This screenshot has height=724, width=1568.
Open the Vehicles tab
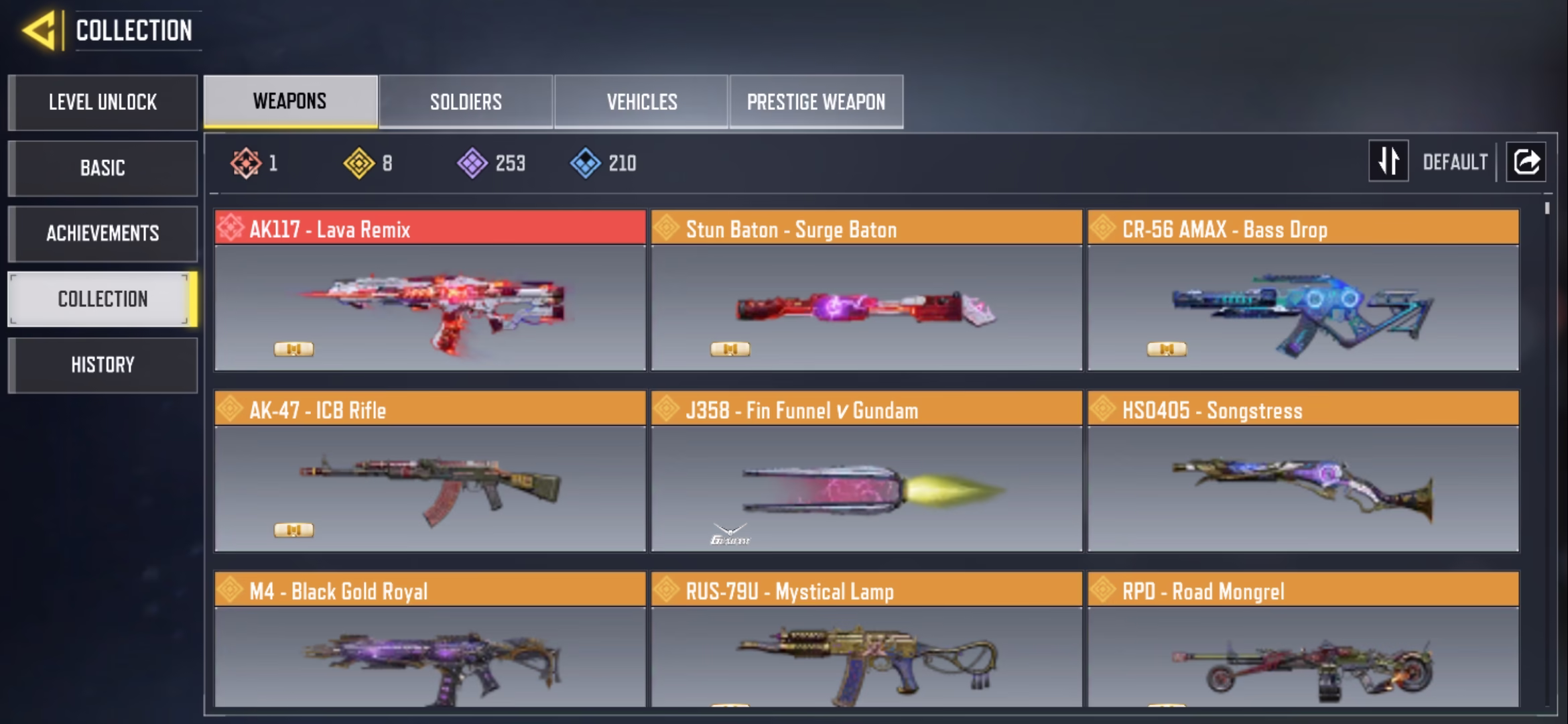click(x=641, y=102)
